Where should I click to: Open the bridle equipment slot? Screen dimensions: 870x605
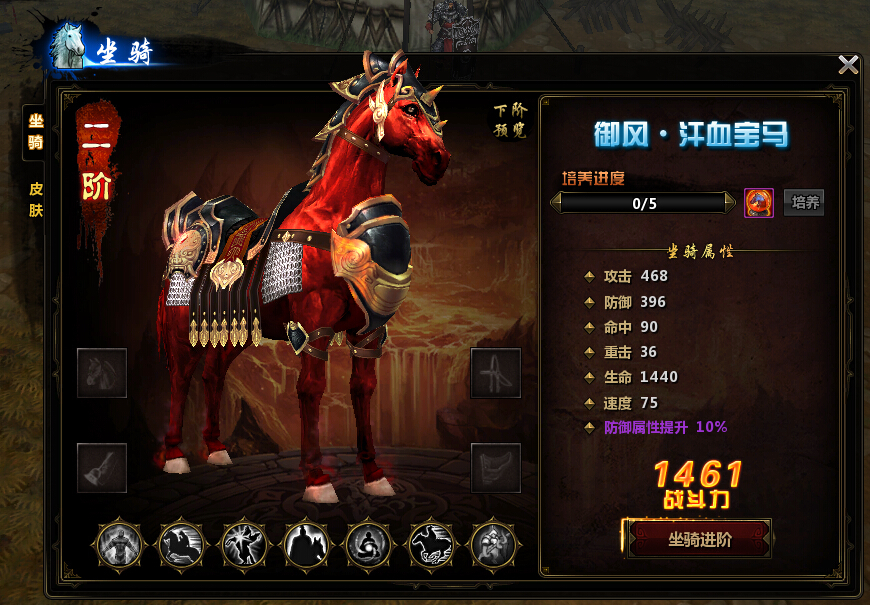click(496, 373)
